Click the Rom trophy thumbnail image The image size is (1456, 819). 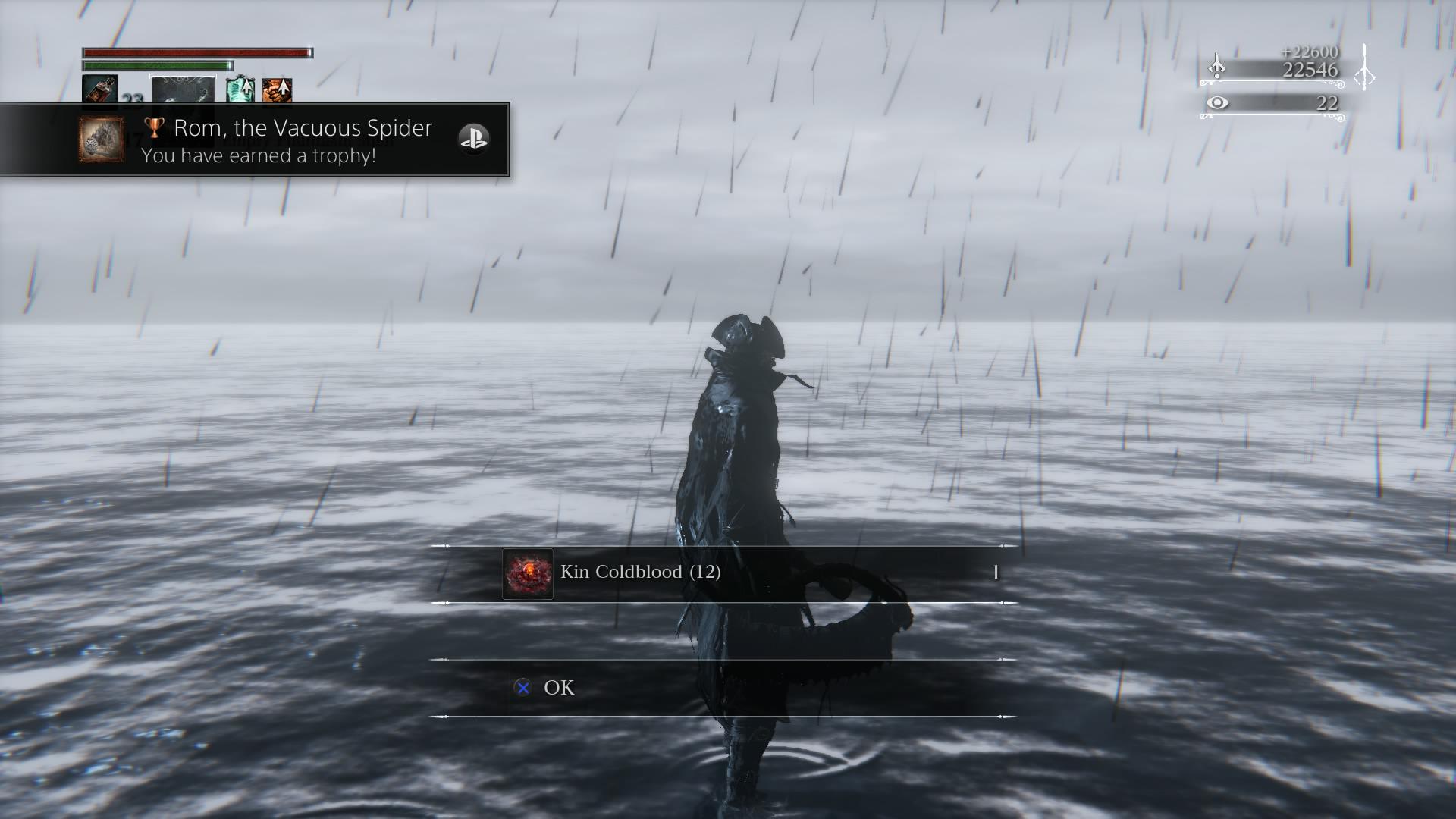coord(102,140)
